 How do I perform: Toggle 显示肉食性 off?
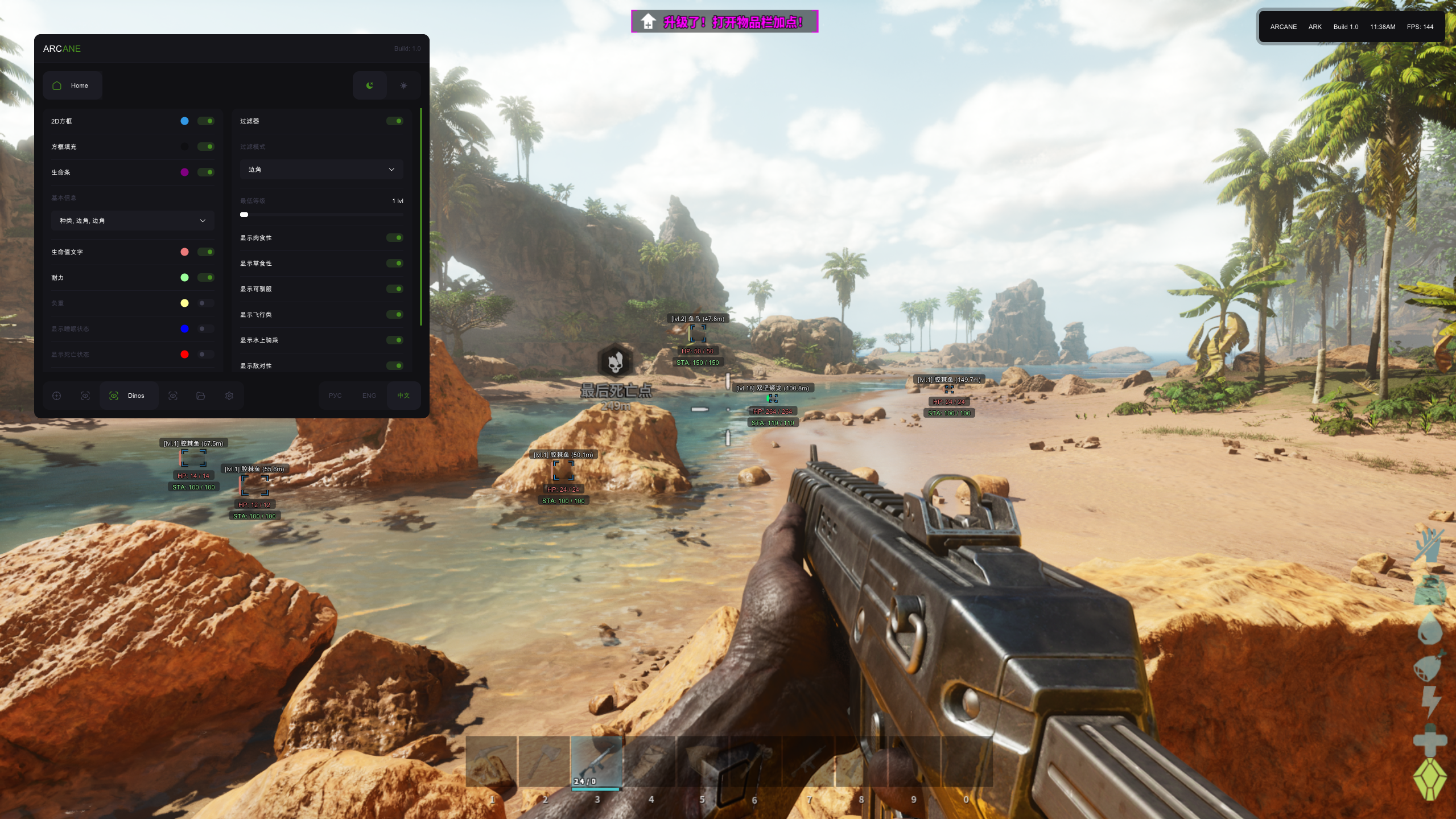tap(394, 238)
